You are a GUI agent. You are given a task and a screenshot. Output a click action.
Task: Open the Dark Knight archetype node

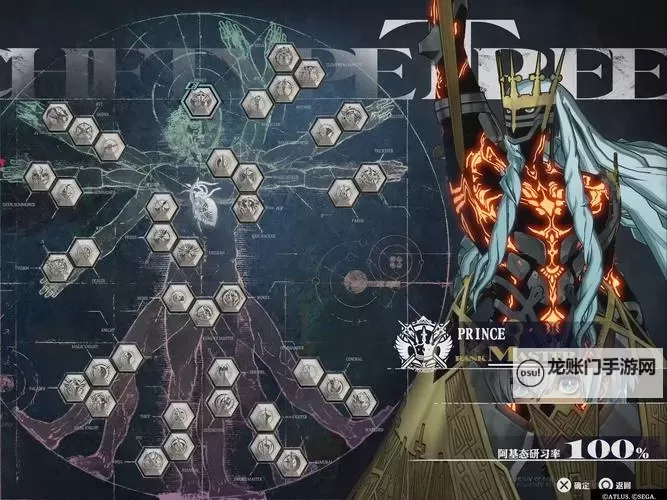coord(100,403)
